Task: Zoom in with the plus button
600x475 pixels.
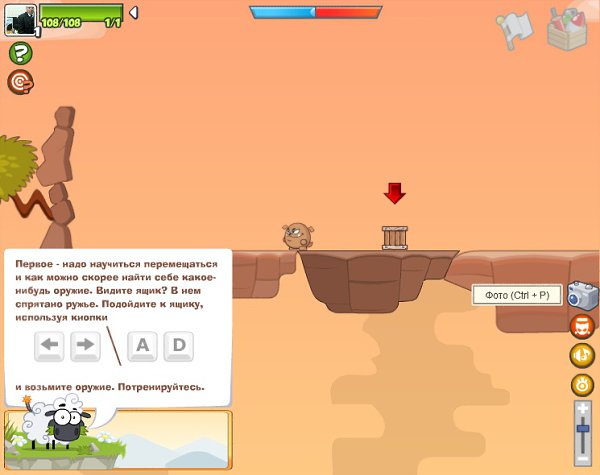Action: (x=582, y=409)
